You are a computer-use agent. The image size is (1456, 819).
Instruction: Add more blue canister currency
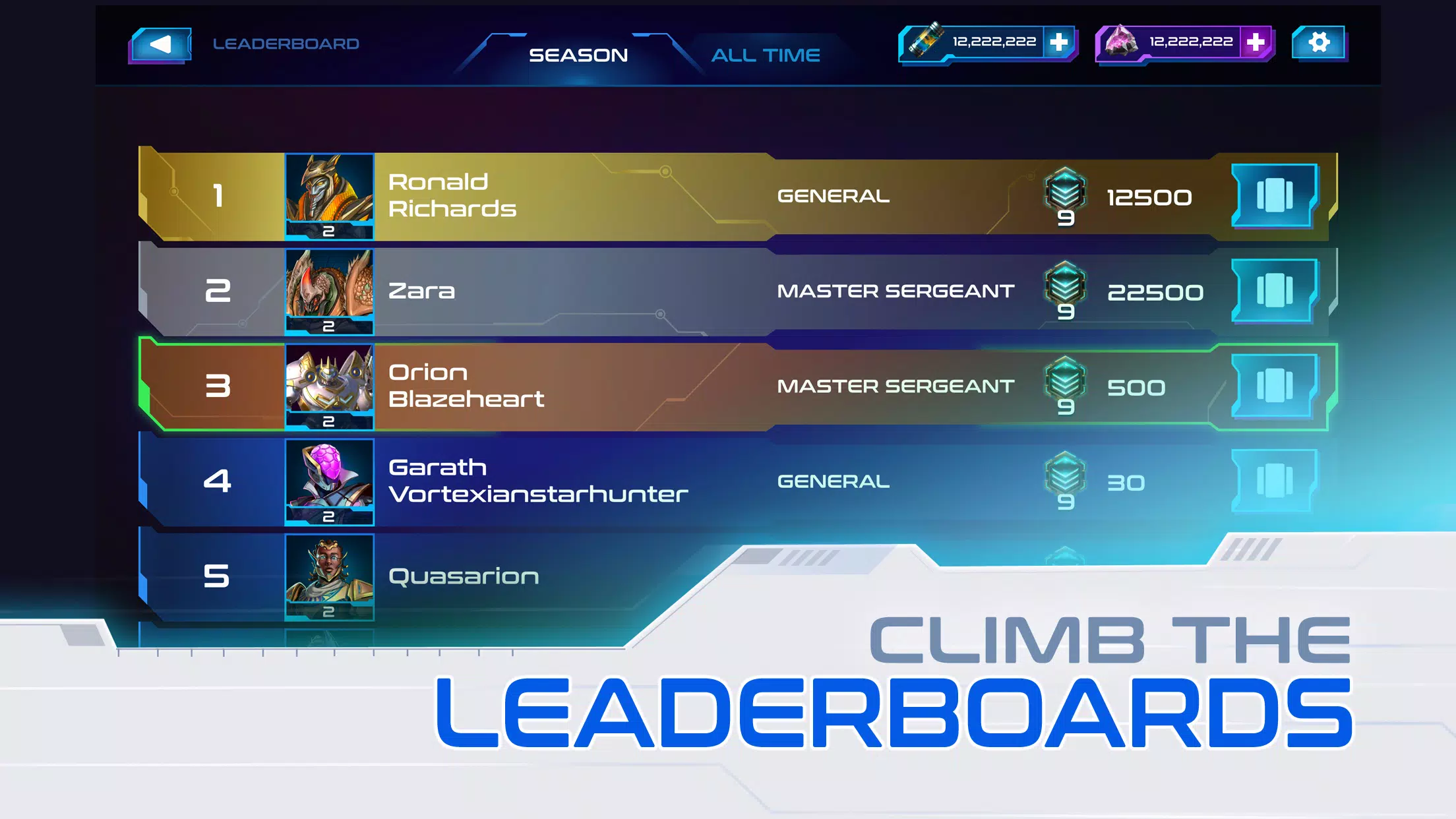coord(1058,42)
